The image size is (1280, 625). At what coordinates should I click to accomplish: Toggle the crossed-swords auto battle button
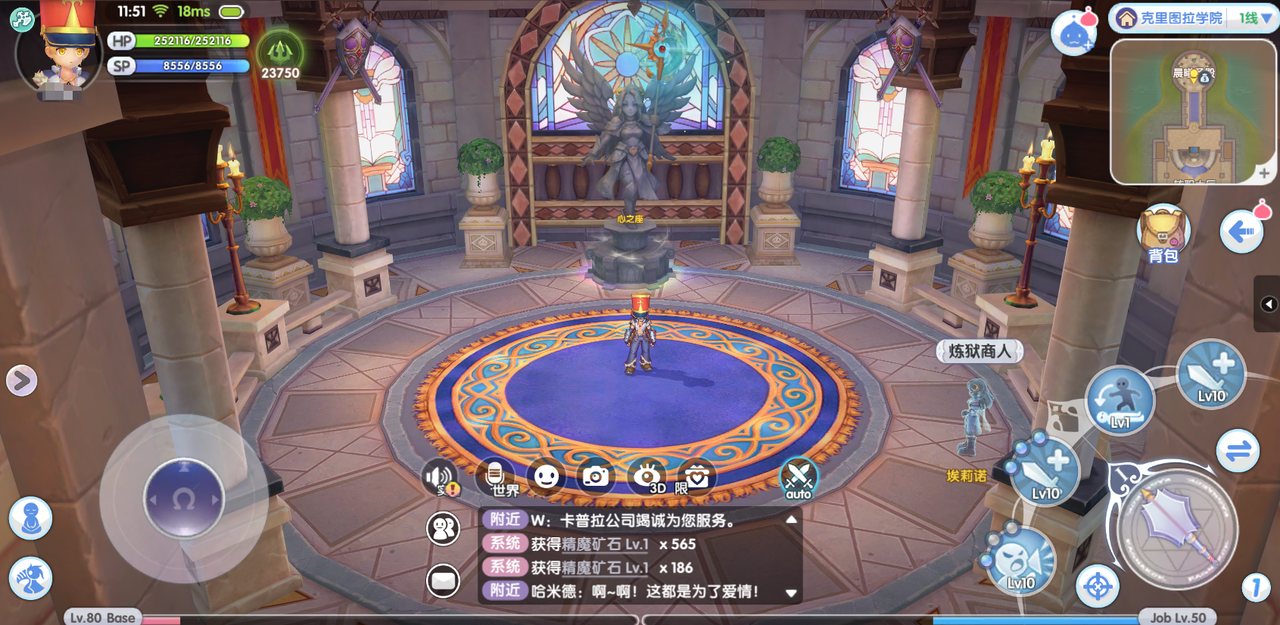click(x=798, y=477)
